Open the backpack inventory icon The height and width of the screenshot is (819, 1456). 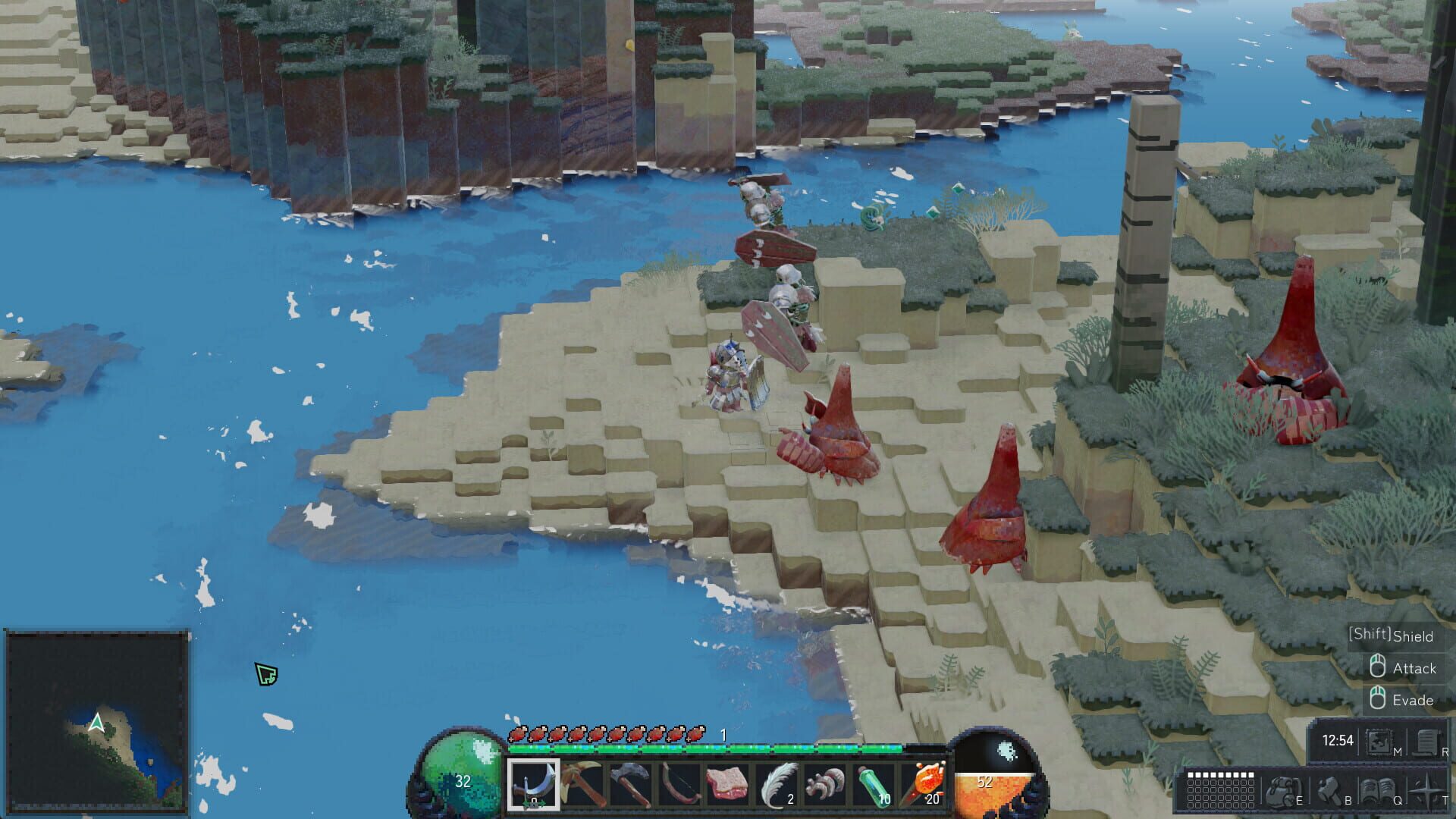point(1282,792)
